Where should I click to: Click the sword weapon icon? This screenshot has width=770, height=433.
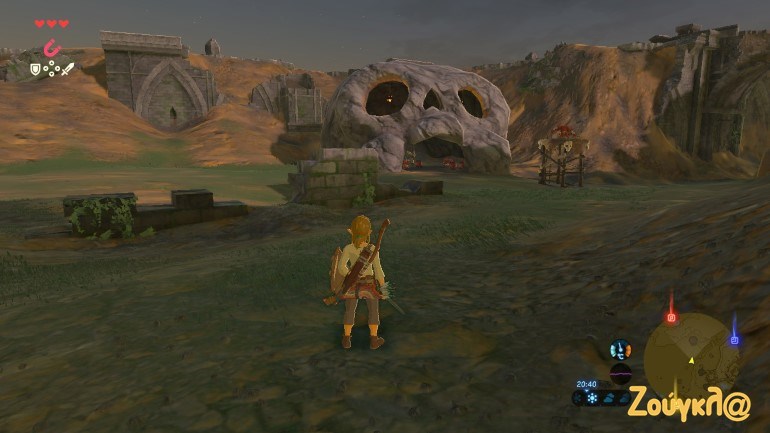click(68, 69)
